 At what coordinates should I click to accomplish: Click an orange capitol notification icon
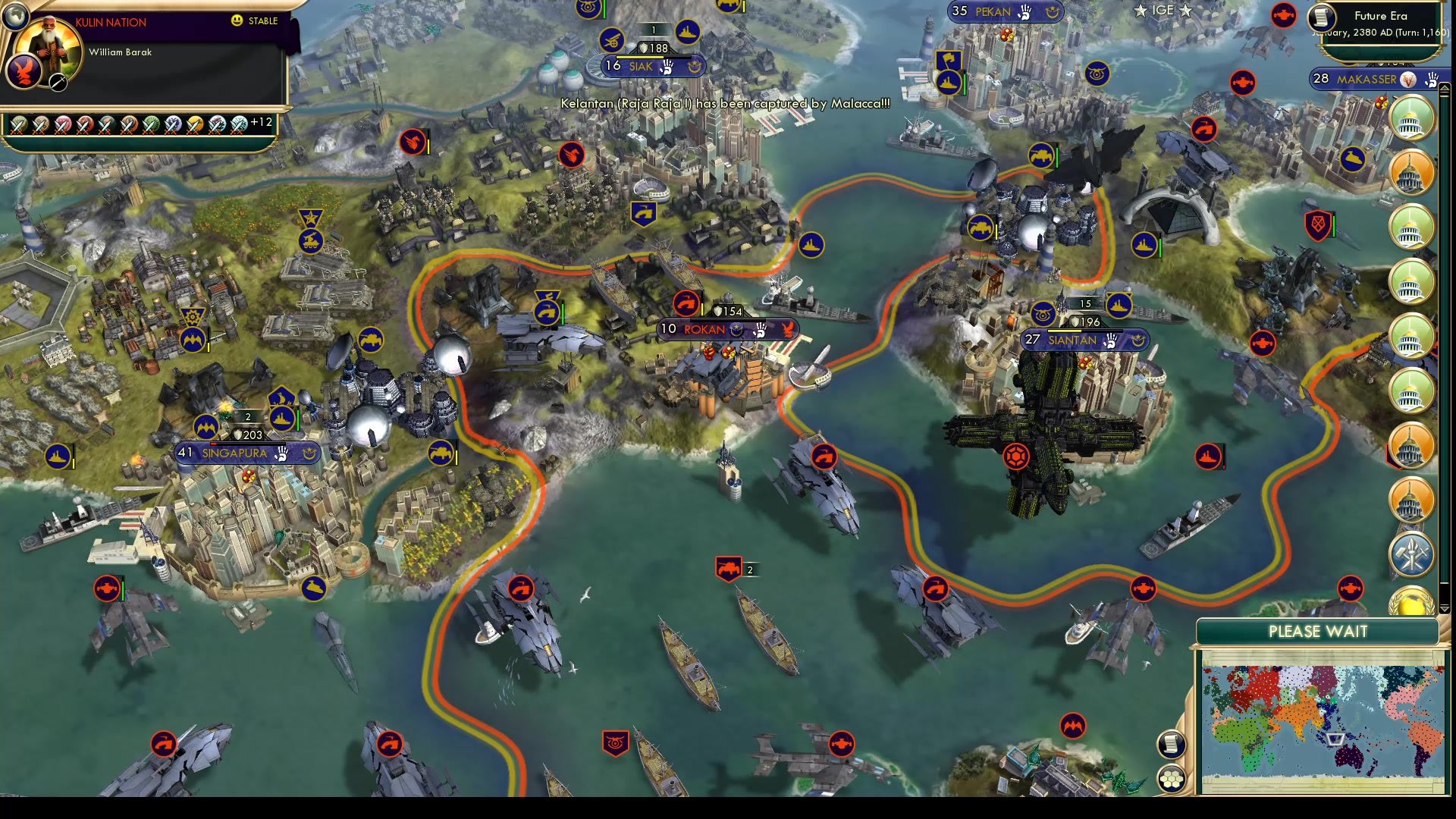[x=1410, y=171]
